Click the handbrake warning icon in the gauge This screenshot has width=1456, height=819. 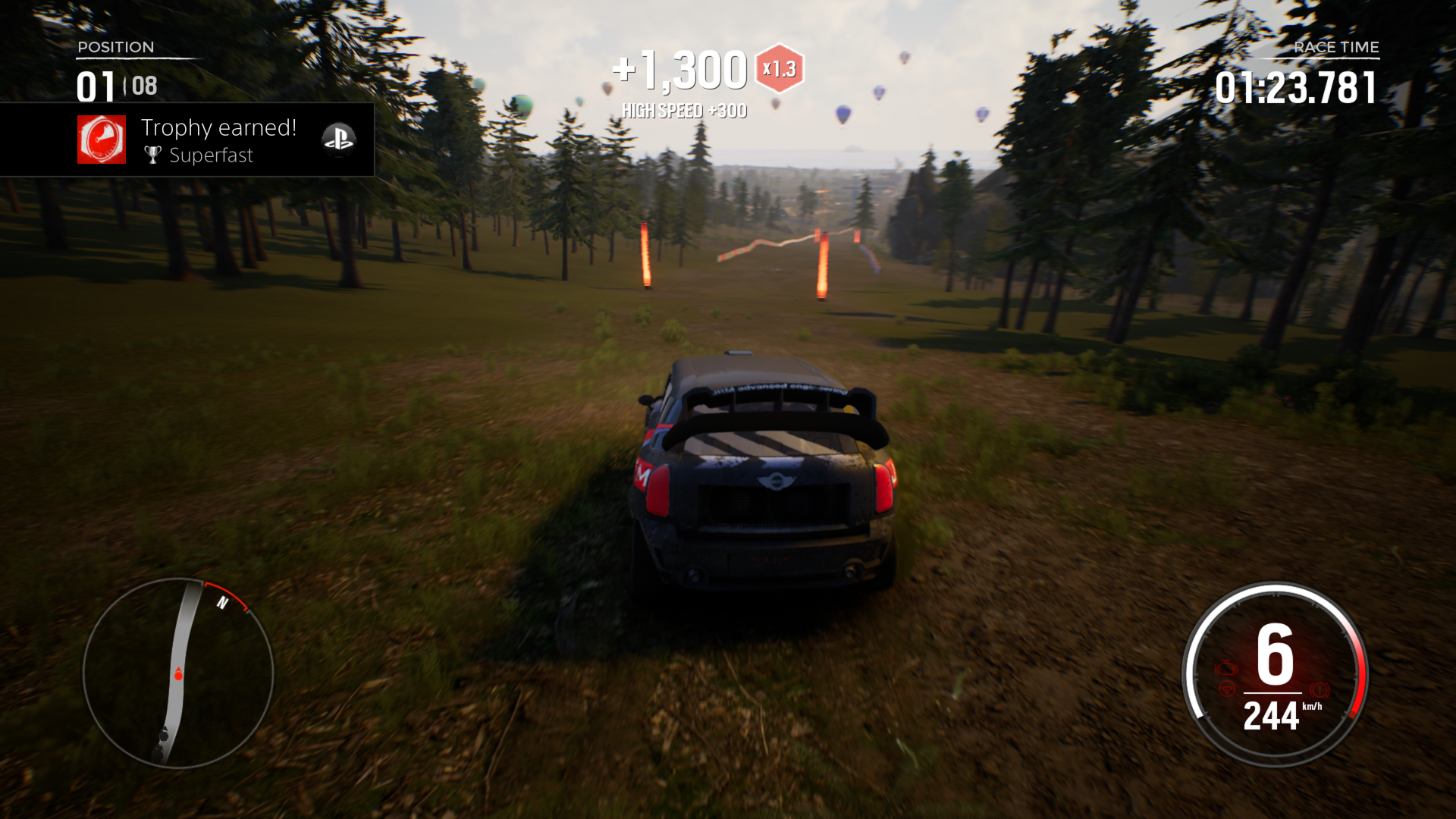tap(1320, 690)
